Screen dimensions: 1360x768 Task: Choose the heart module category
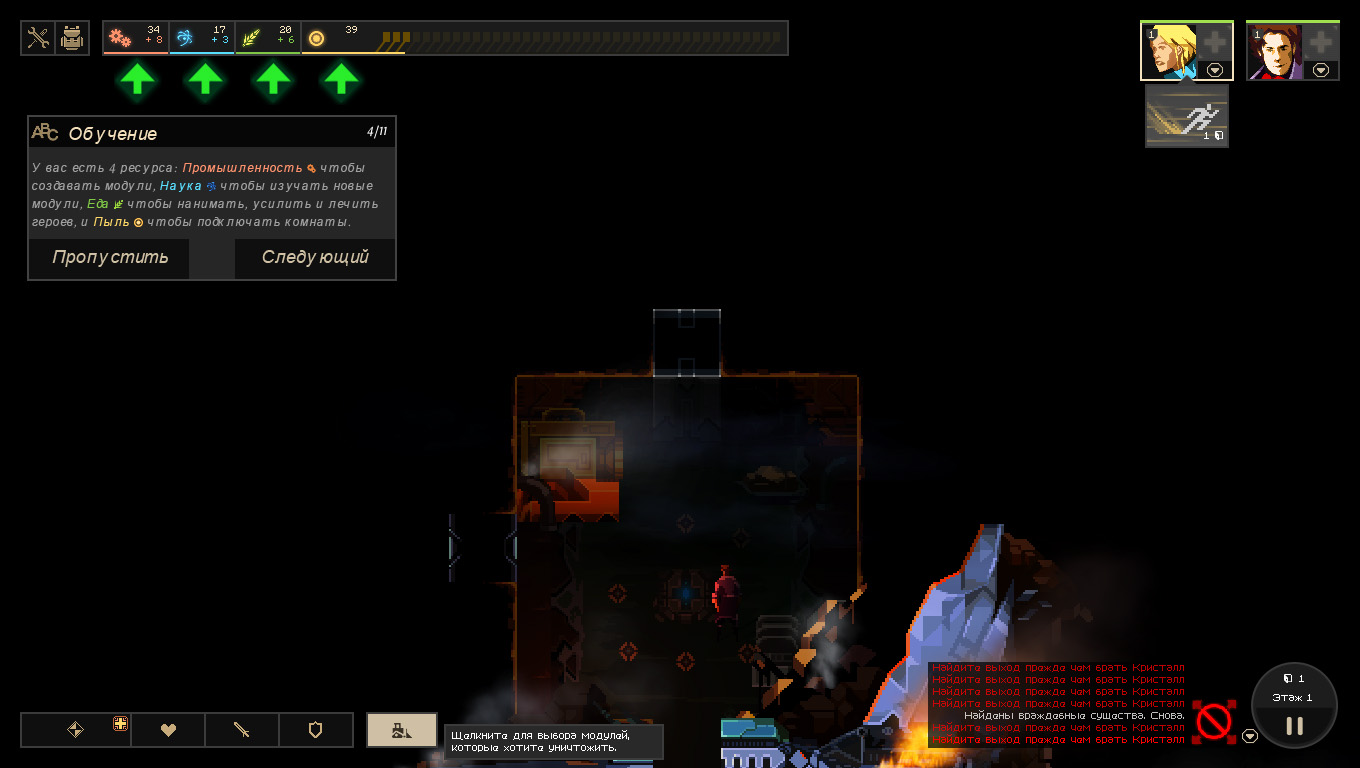(x=168, y=730)
